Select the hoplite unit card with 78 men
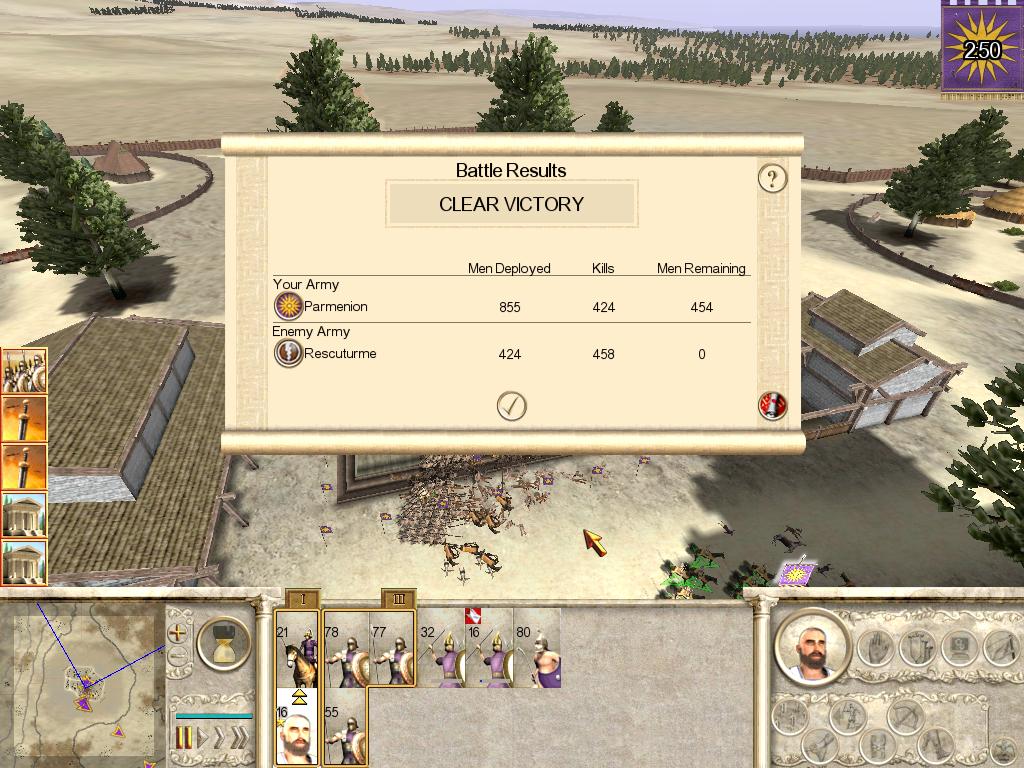The image size is (1024, 768). coord(346,650)
